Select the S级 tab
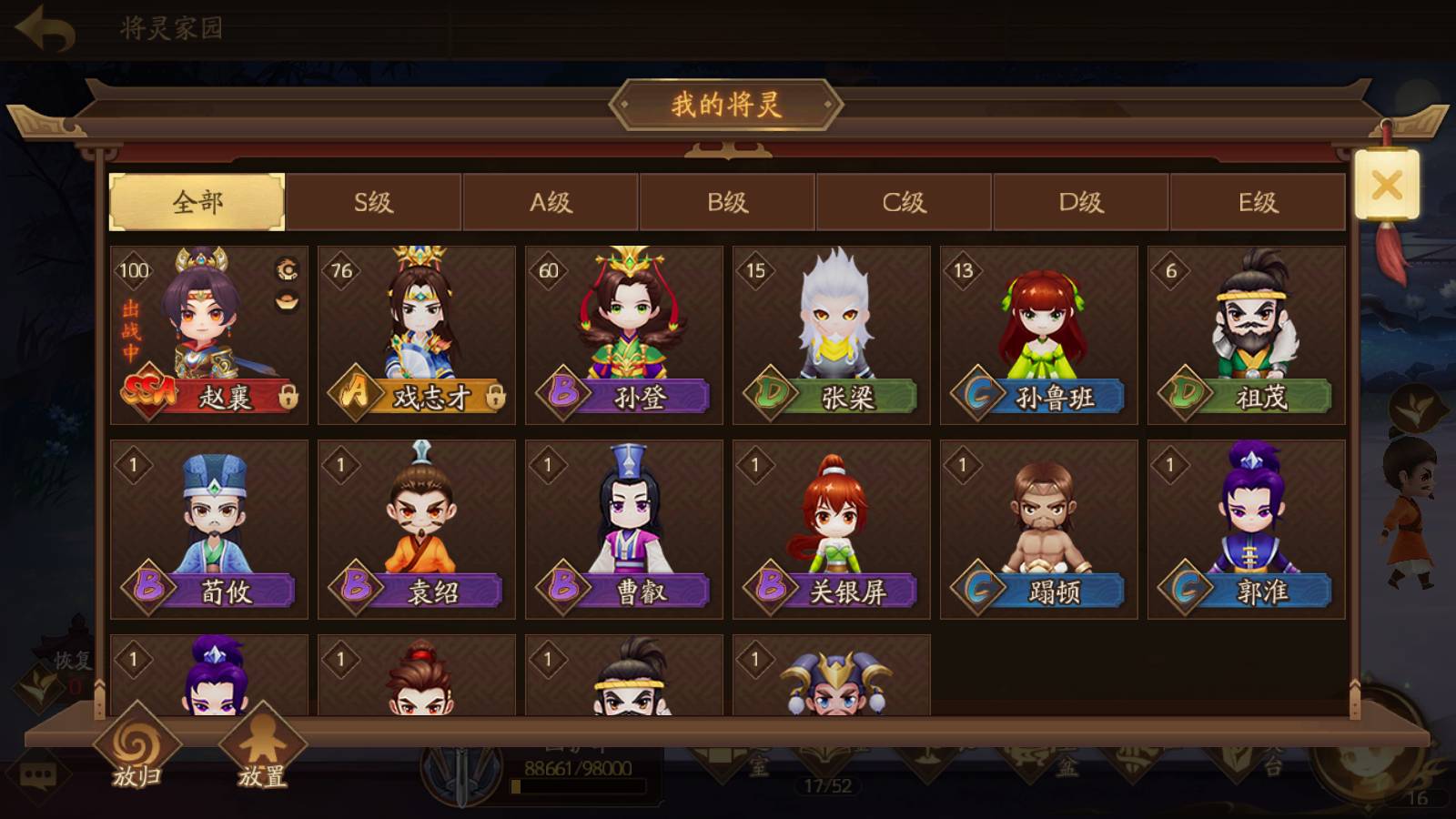 (373, 202)
